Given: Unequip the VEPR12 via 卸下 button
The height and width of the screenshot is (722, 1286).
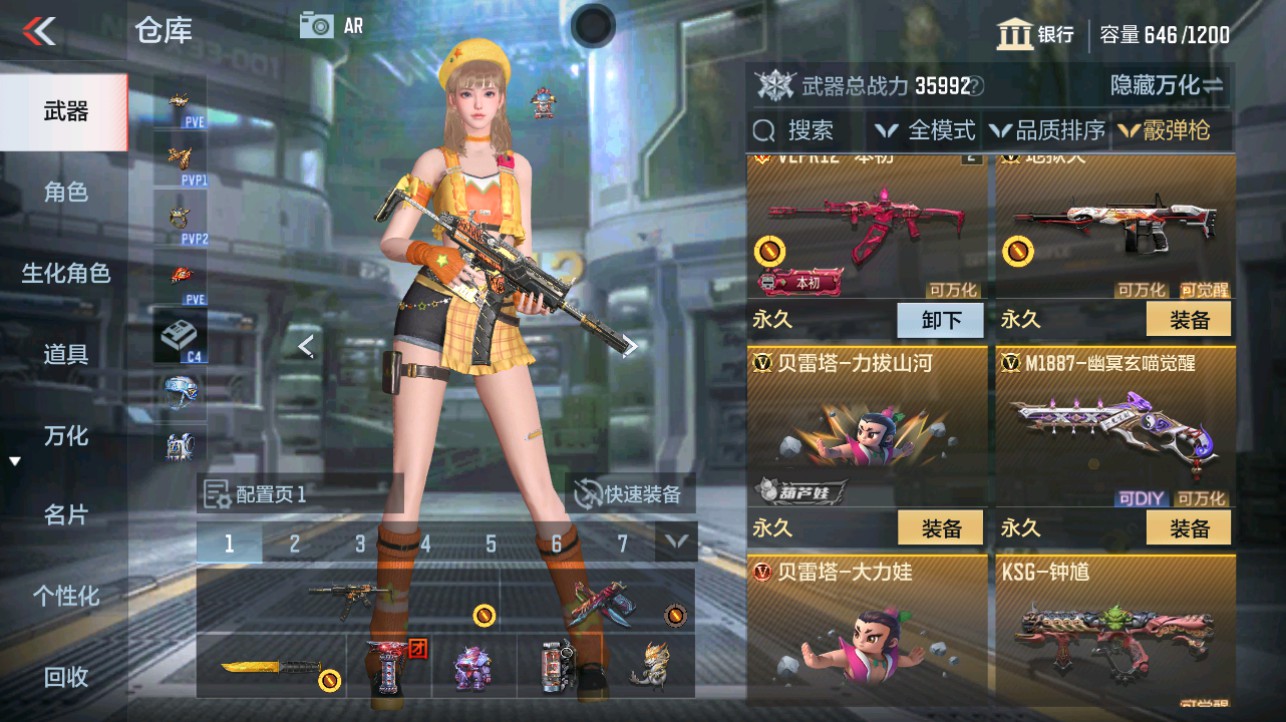Looking at the screenshot, I should [x=938, y=319].
